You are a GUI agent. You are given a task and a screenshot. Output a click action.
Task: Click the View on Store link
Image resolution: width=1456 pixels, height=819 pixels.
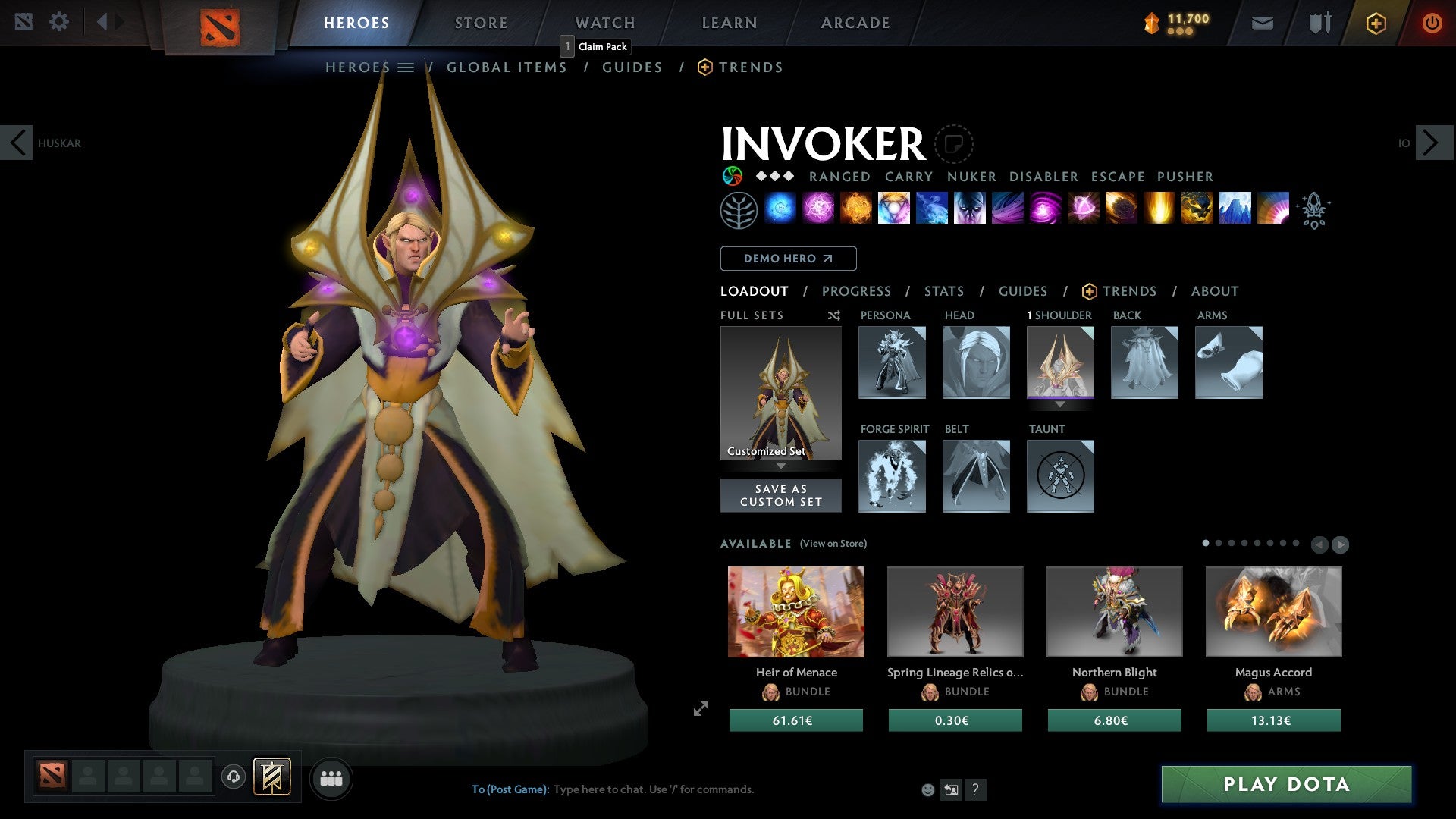[x=832, y=544]
